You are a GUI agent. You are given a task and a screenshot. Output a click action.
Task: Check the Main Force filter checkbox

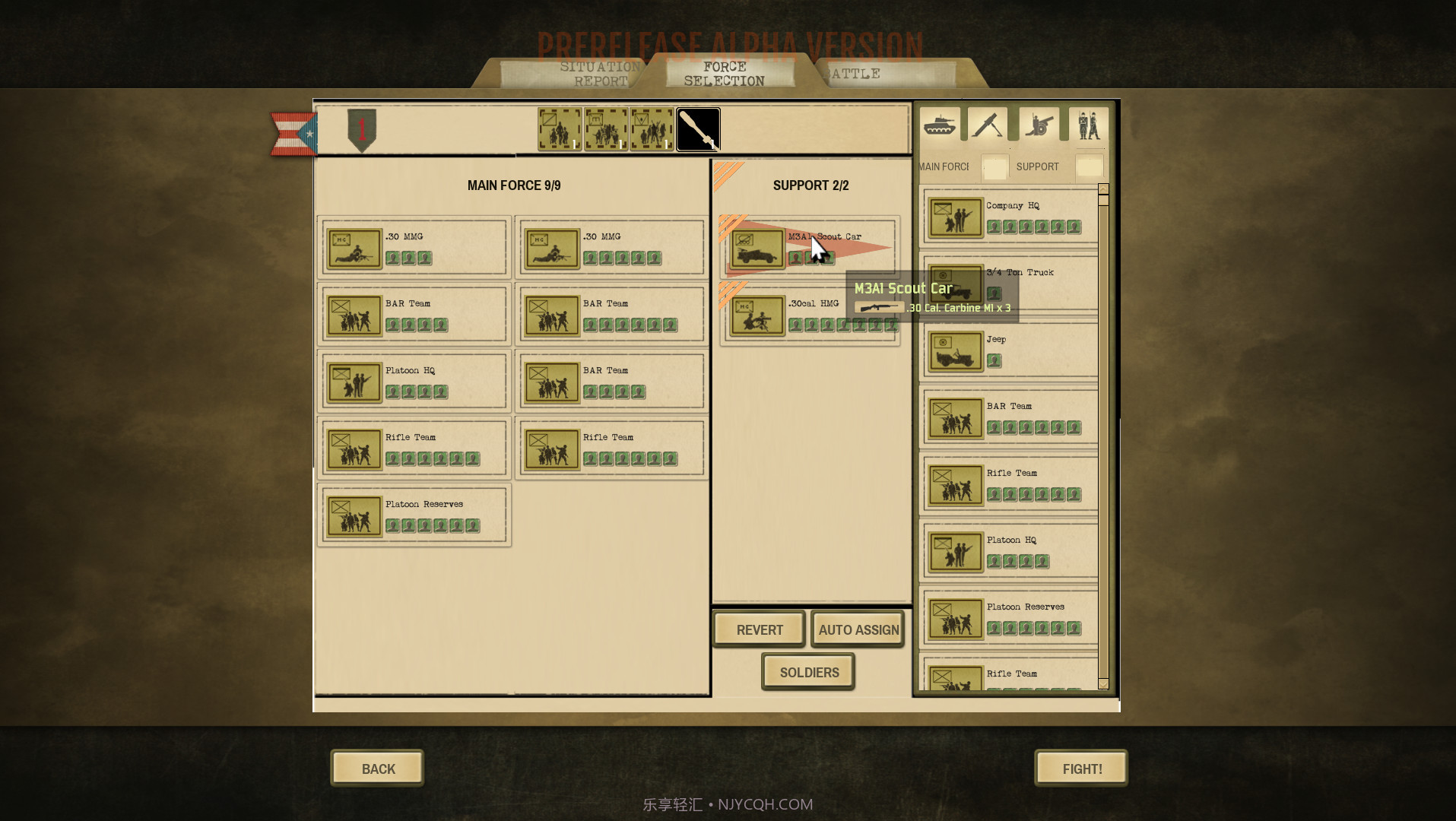(x=994, y=166)
